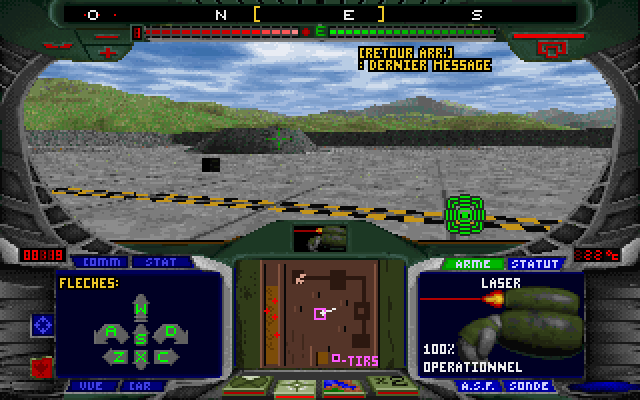Click the X backward arrow
The width and height of the screenshot is (640, 400).
[x=141, y=357]
